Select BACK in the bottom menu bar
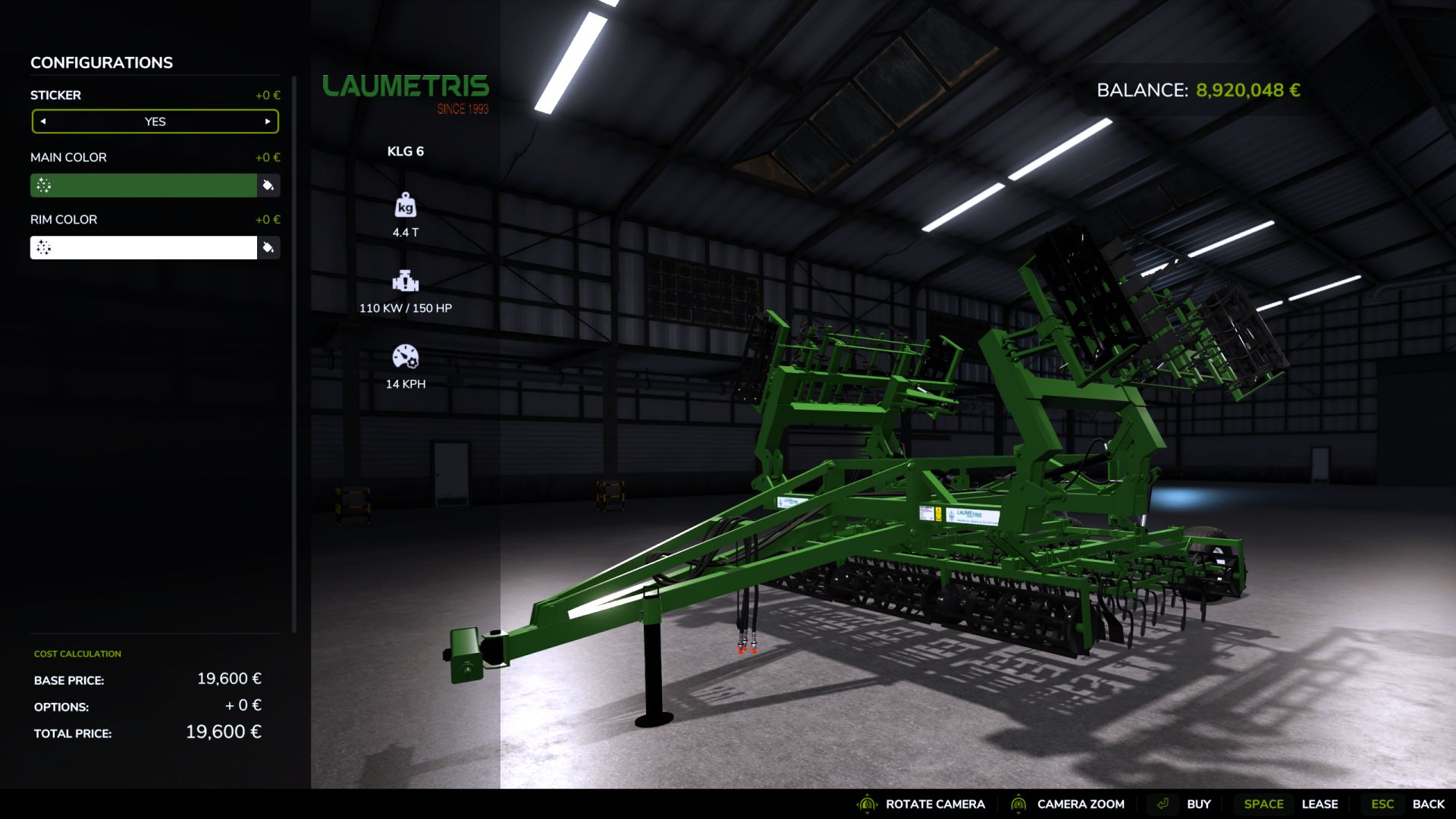The height and width of the screenshot is (819, 1456). 1430,803
